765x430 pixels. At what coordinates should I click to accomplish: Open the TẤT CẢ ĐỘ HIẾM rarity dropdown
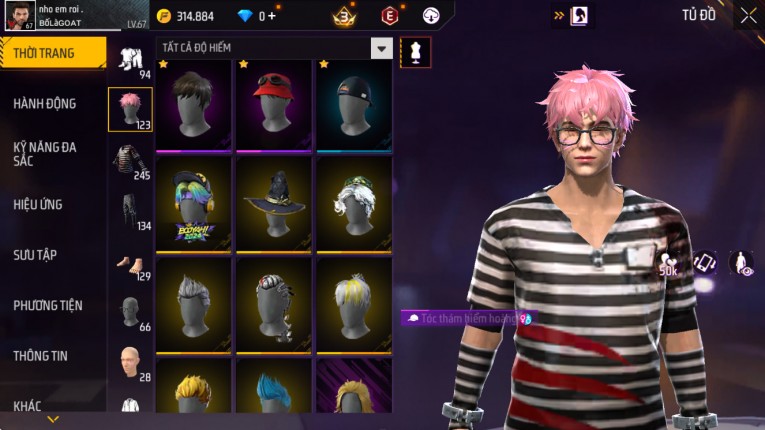[x=381, y=48]
